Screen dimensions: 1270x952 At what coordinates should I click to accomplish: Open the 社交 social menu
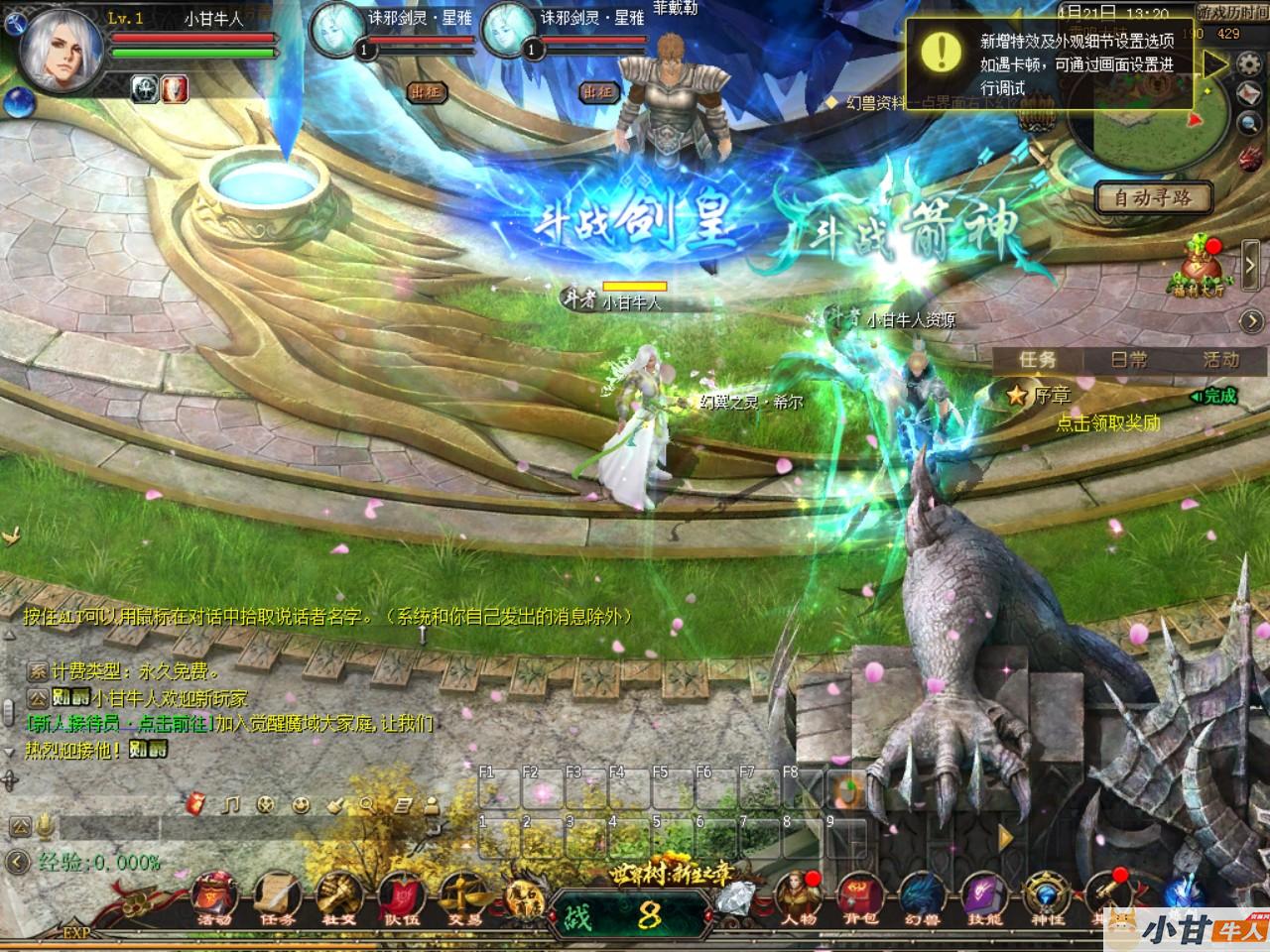(x=339, y=897)
